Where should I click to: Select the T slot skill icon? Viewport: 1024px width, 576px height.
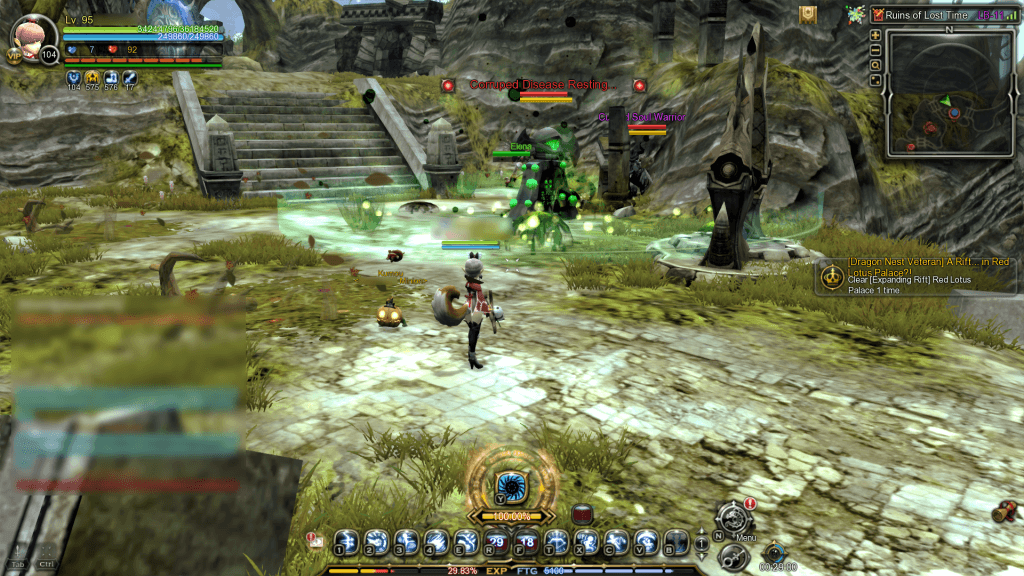pos(555,542)
